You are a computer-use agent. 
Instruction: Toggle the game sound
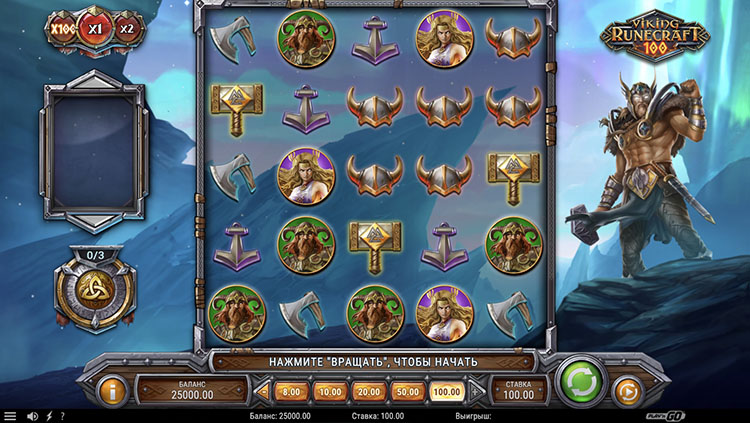(x=32, y=416)
